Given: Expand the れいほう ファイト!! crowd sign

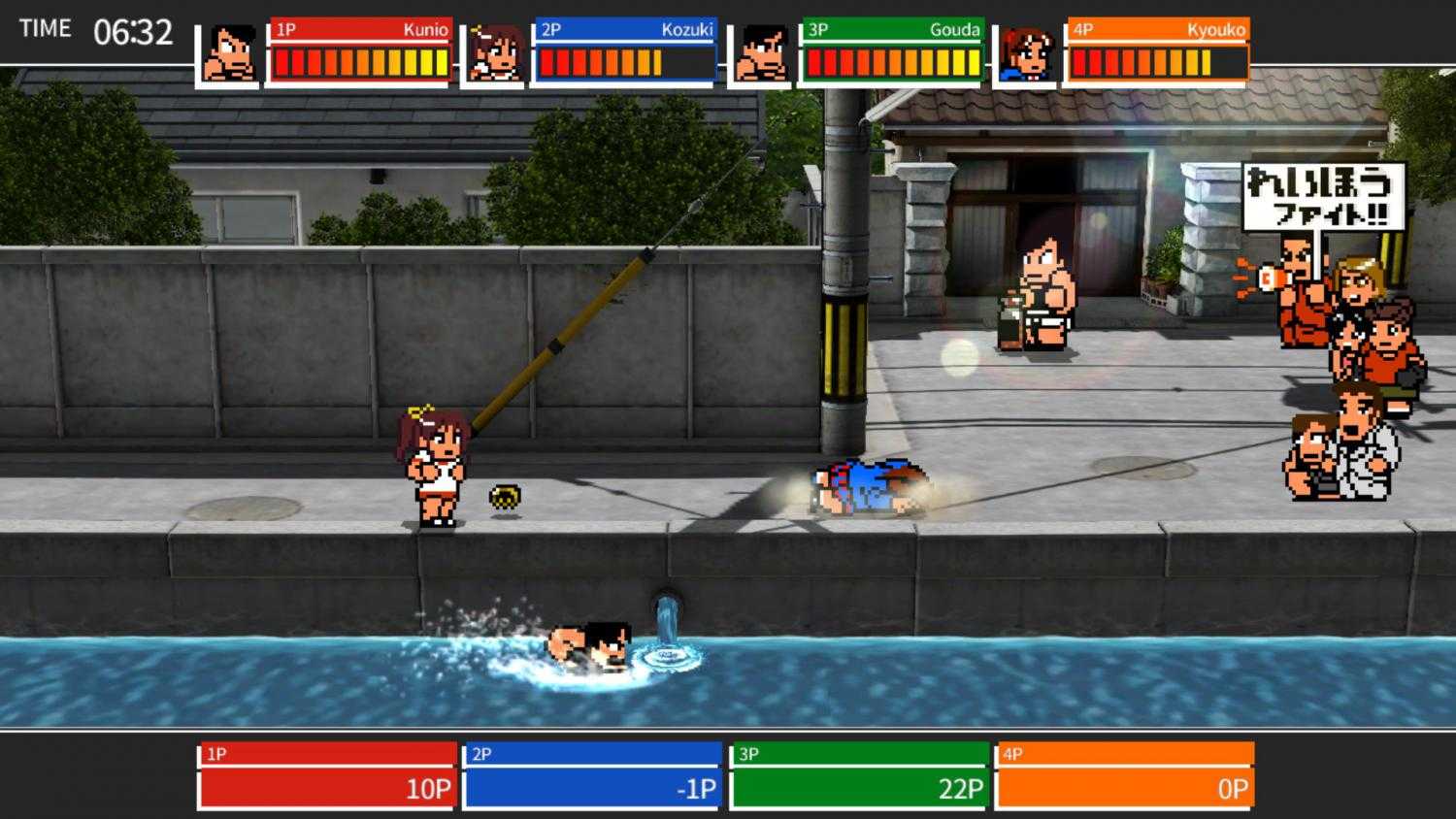Looking at the screenshot, I should [x=1323, y=194].
